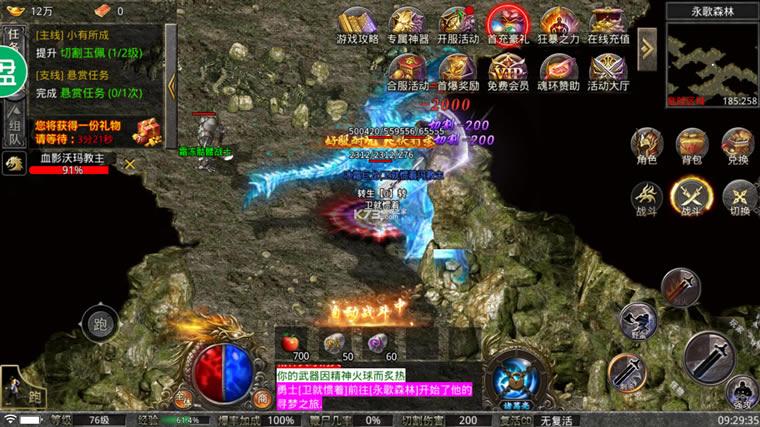760x427 pixels.
Task: Collapse the top icon row with the arrow
Action: tap(646, 45)
